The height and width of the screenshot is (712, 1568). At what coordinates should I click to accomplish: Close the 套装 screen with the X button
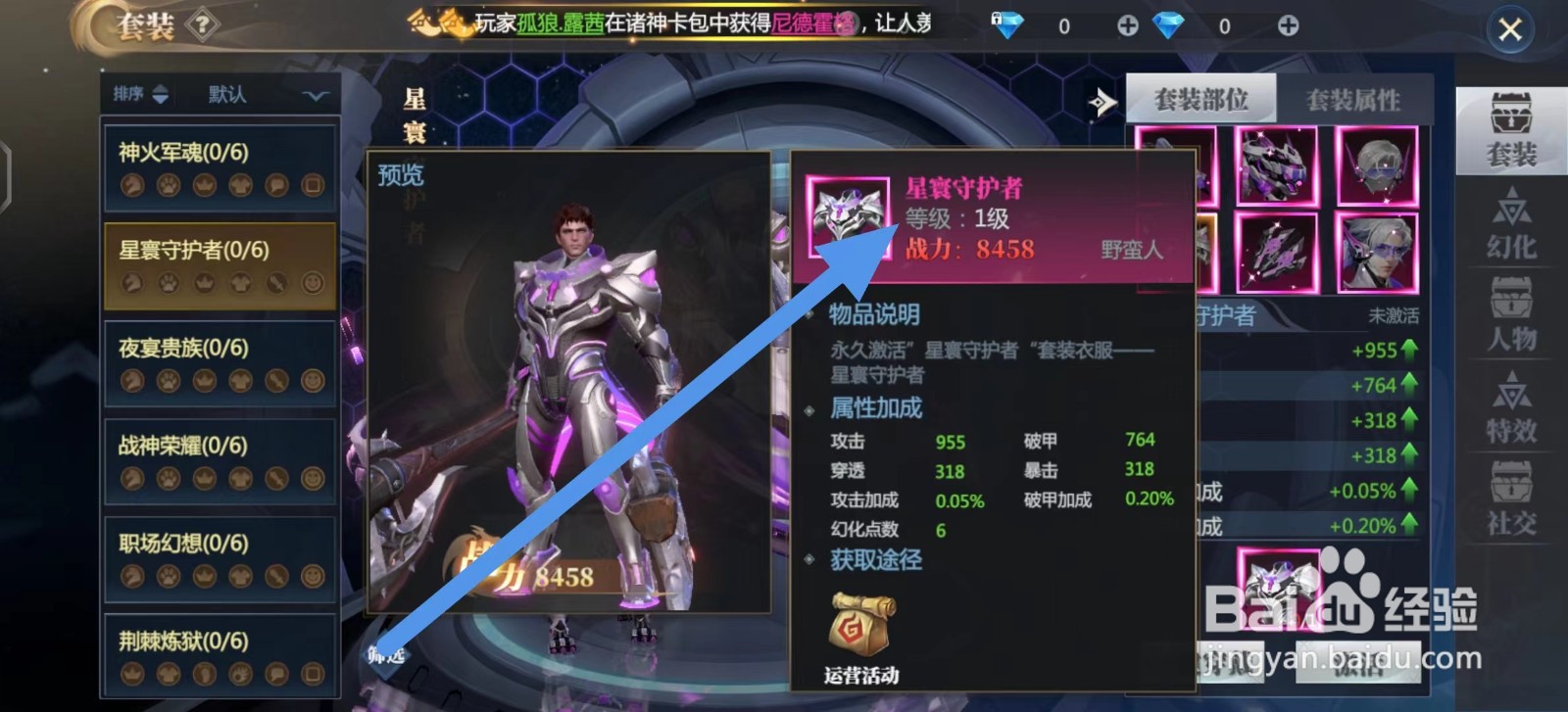1511,29
